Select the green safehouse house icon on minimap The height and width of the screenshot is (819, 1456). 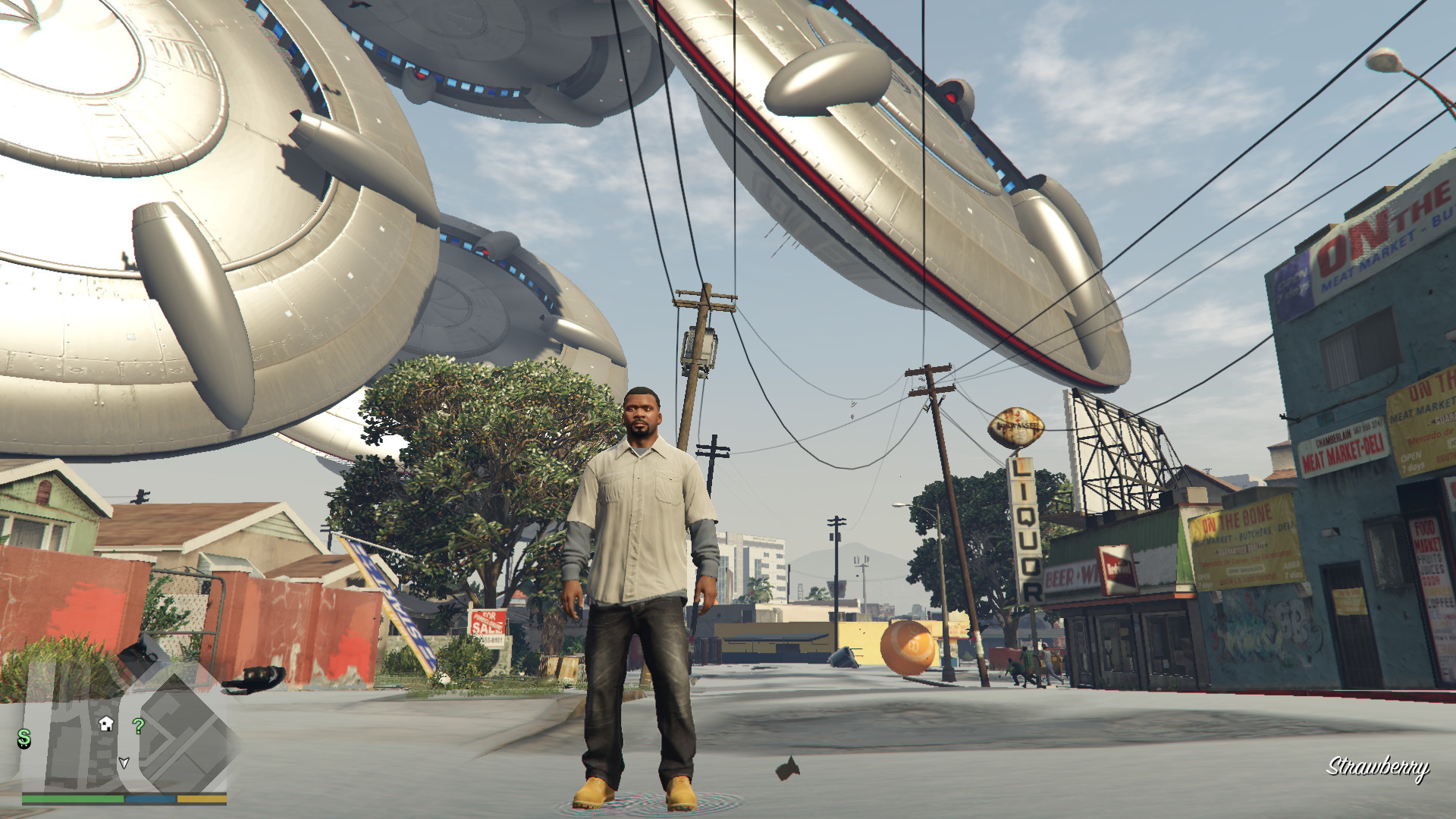(106, 723)
